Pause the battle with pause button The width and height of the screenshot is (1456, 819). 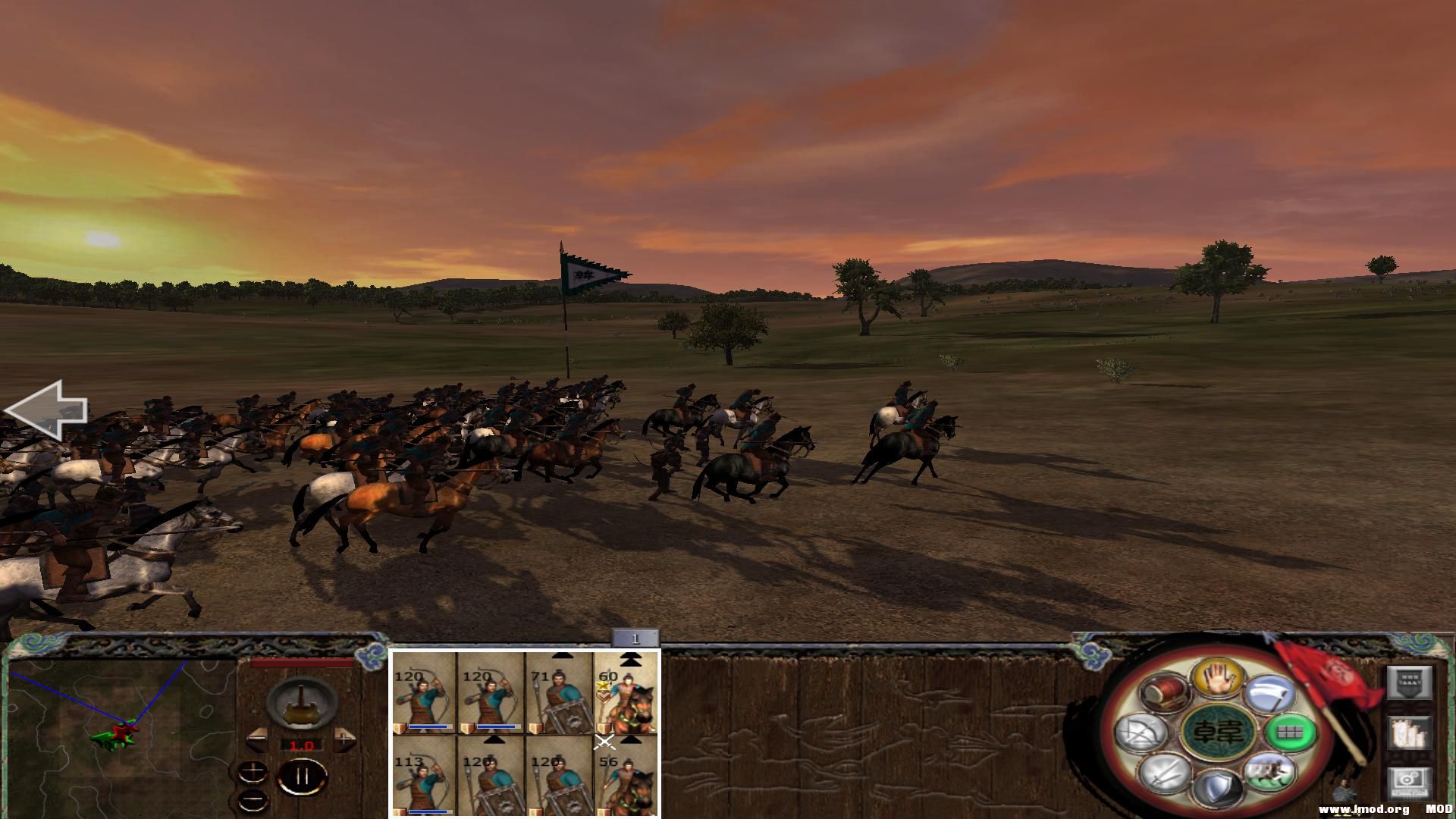302,776
